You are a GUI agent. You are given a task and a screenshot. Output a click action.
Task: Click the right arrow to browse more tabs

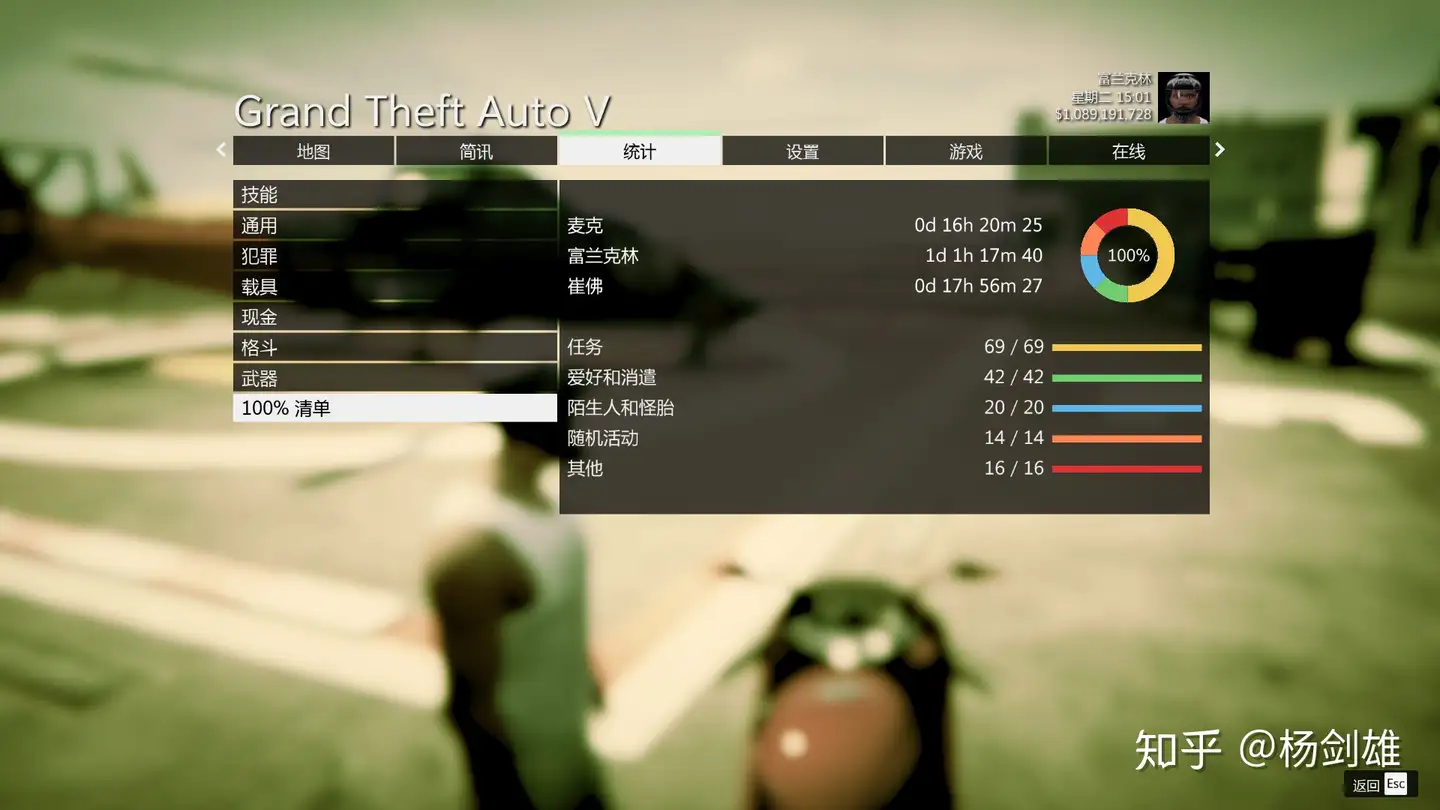pos(1219,148)
